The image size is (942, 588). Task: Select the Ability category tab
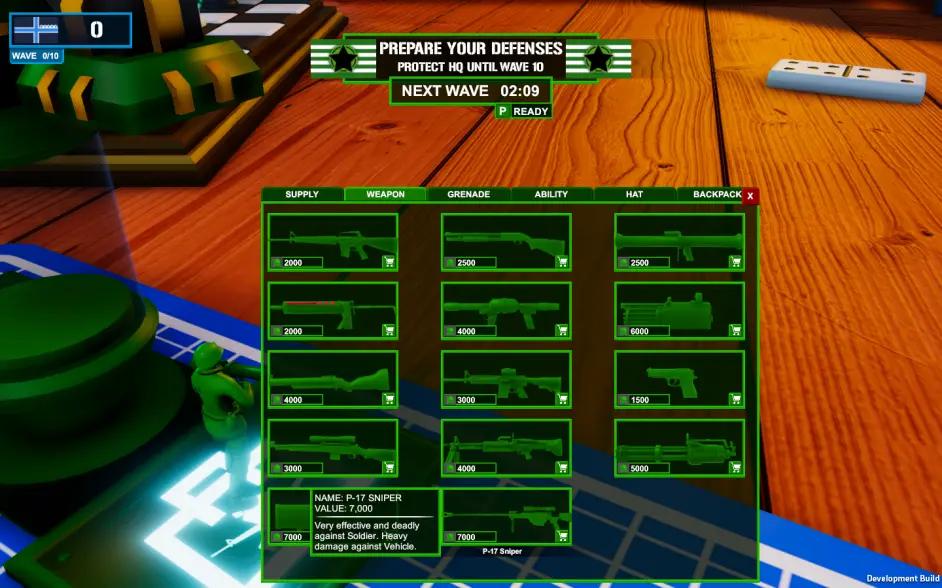click(551, 194)
